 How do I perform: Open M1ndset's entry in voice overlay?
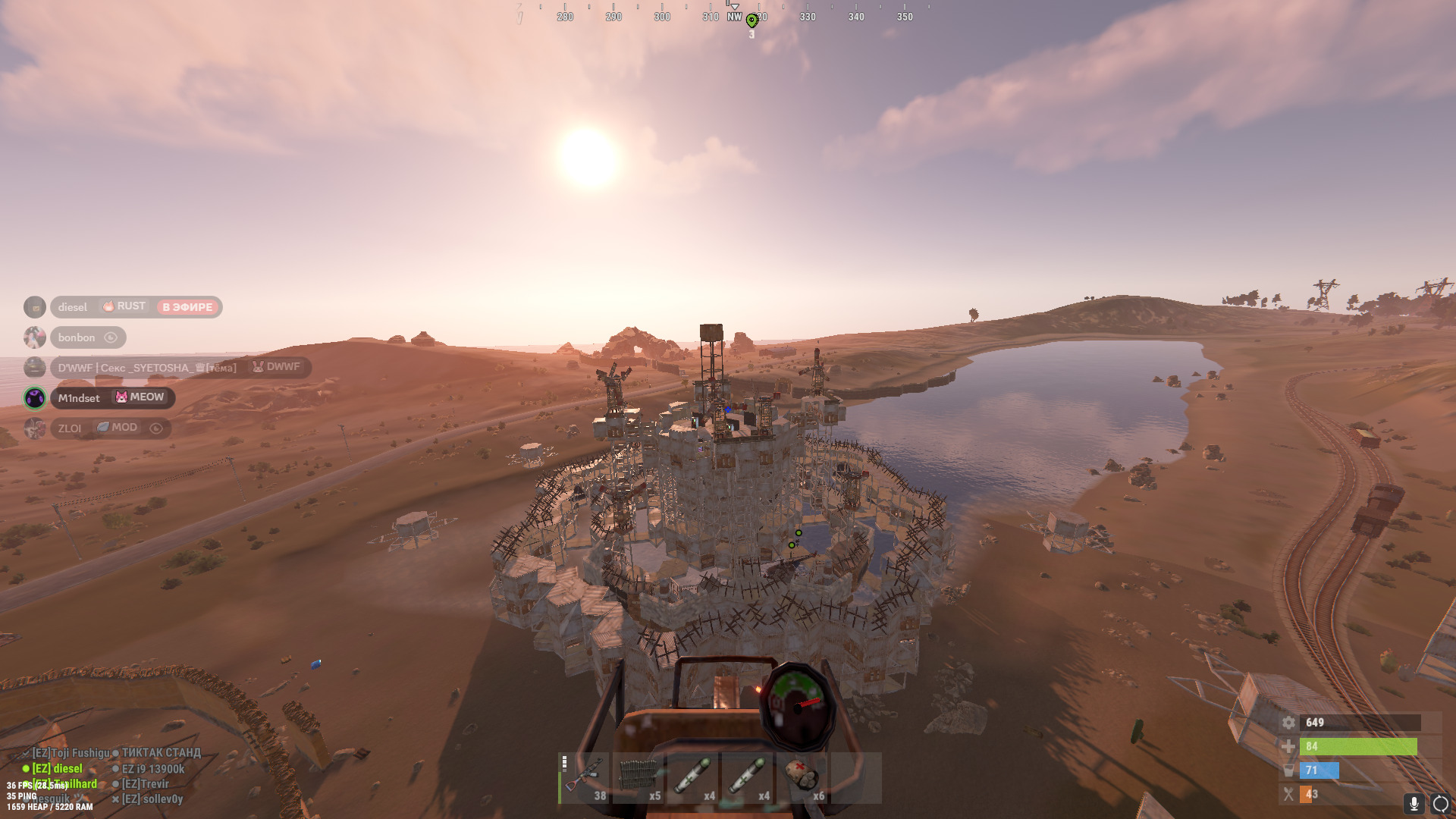(x=79, y=398)
